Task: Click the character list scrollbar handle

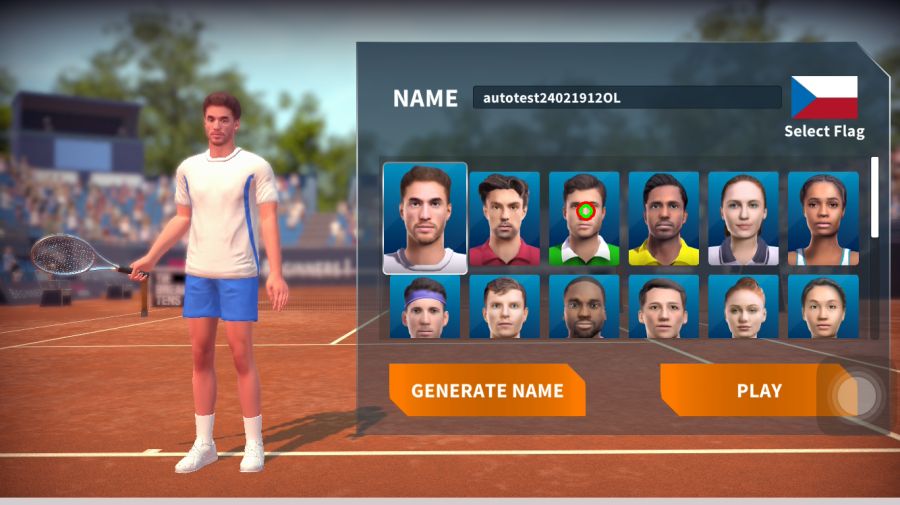Action: pyautogui.click(x=876, y=196)
